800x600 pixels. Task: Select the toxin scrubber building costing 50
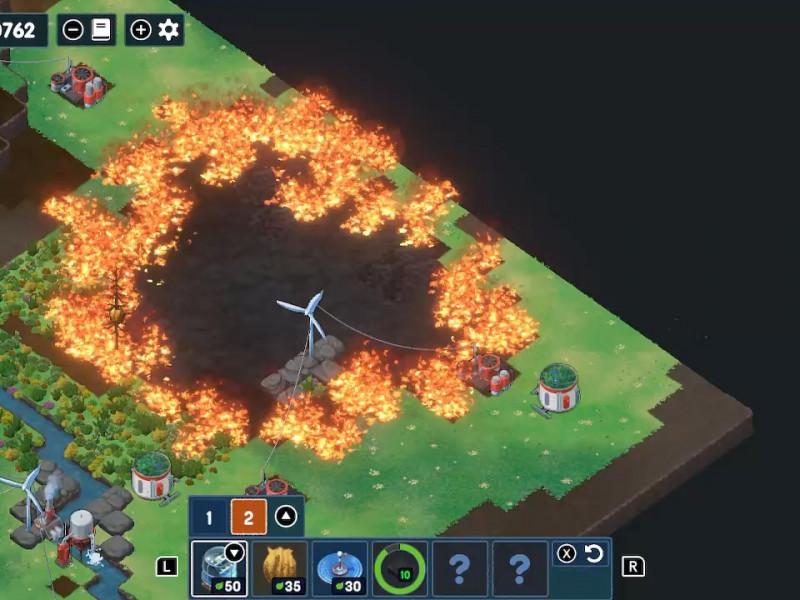[219, 569]
